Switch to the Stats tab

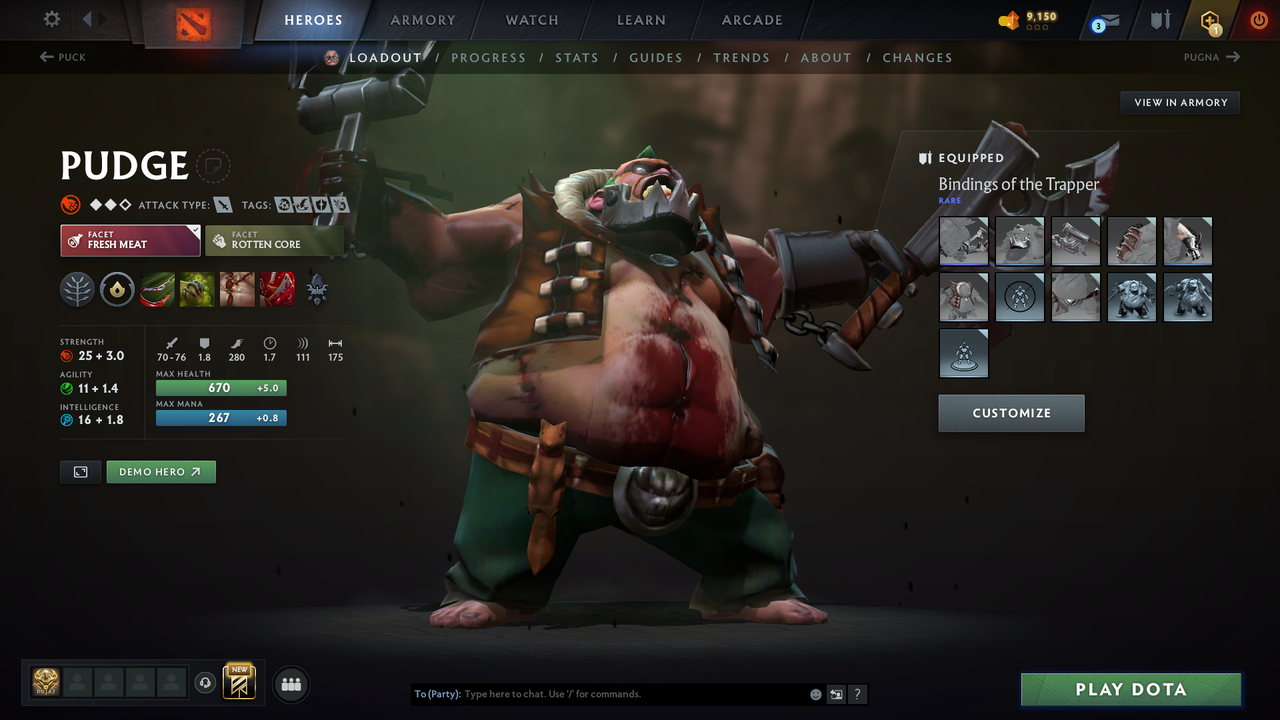click(577, 57)
